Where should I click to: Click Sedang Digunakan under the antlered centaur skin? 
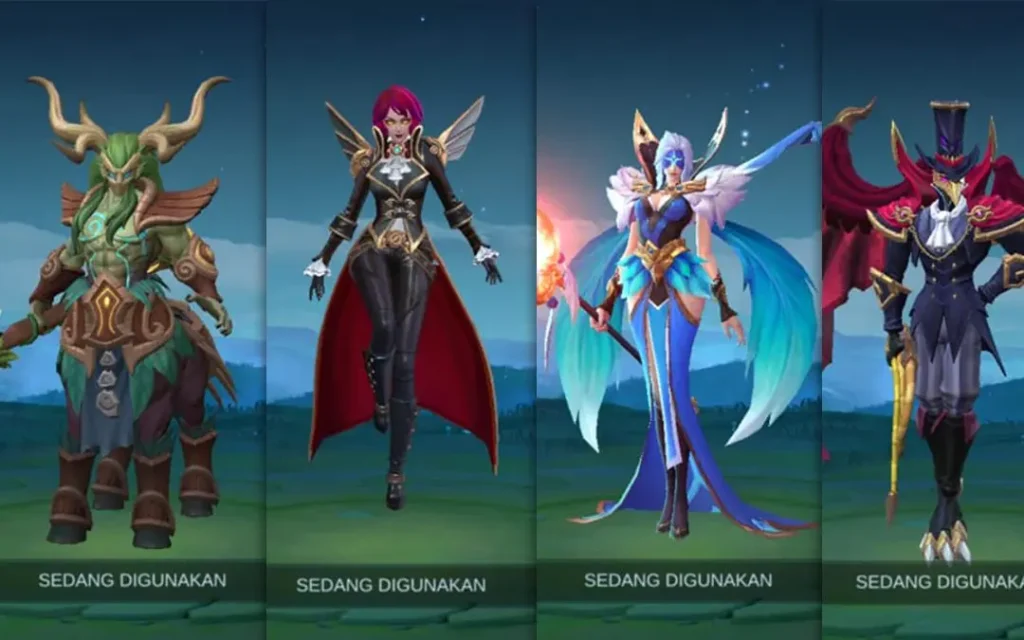tap(132, 580)
